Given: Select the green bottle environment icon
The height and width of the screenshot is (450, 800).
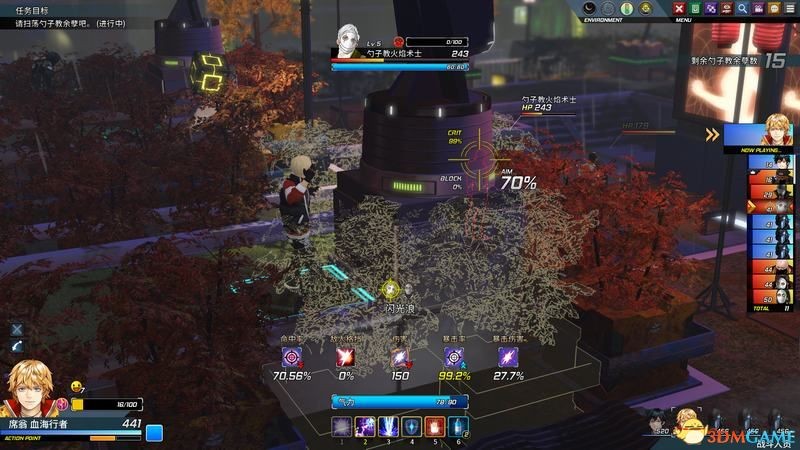Looking at the screenshot, I should [627, 8].
